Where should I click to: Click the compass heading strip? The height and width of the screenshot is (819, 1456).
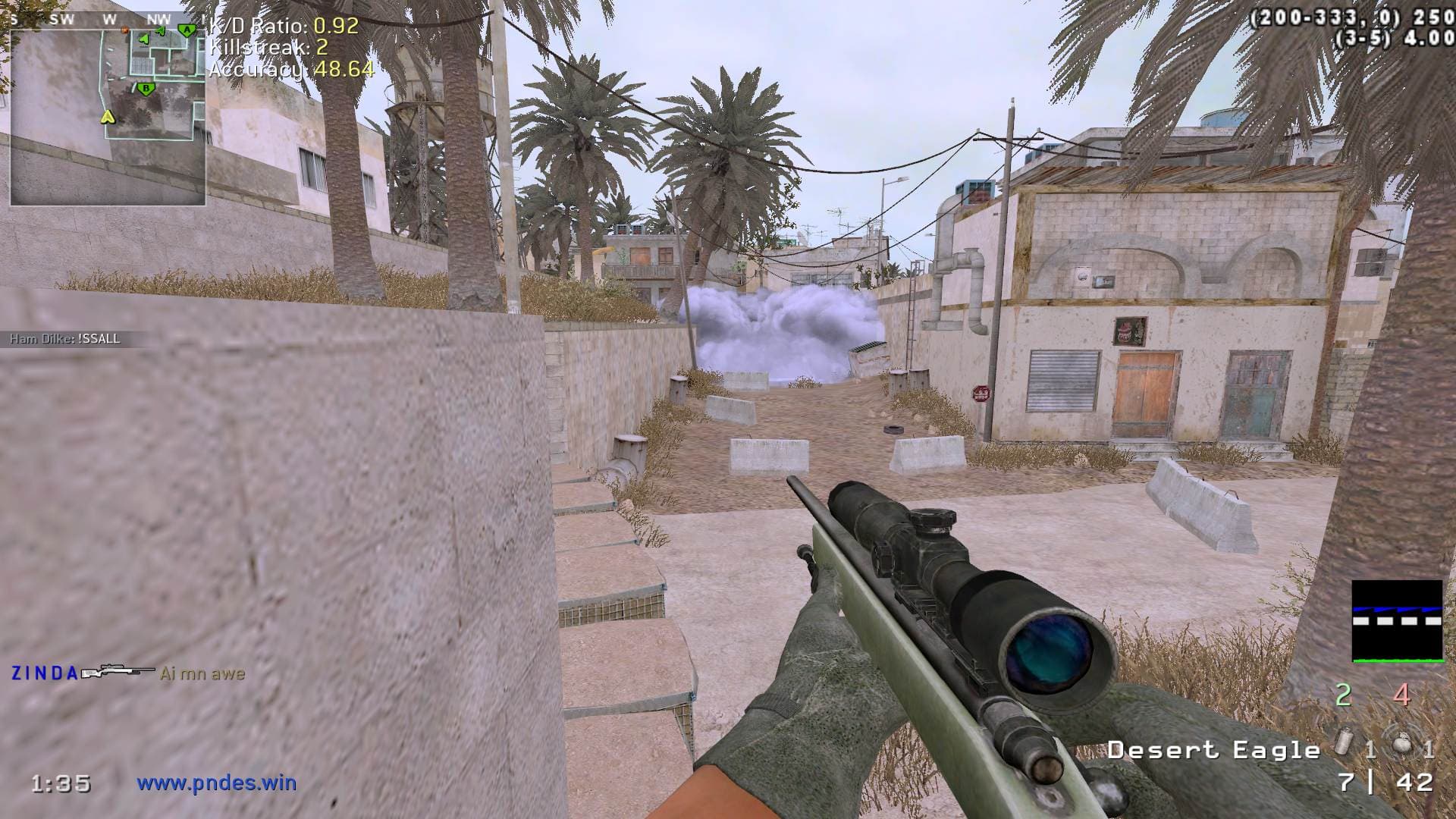[106, 20]
